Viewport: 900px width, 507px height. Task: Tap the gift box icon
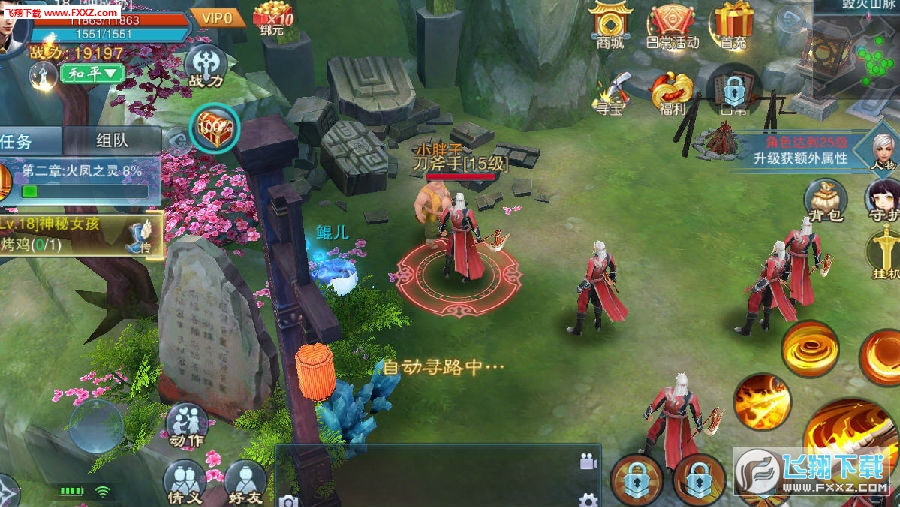point(735,24)
